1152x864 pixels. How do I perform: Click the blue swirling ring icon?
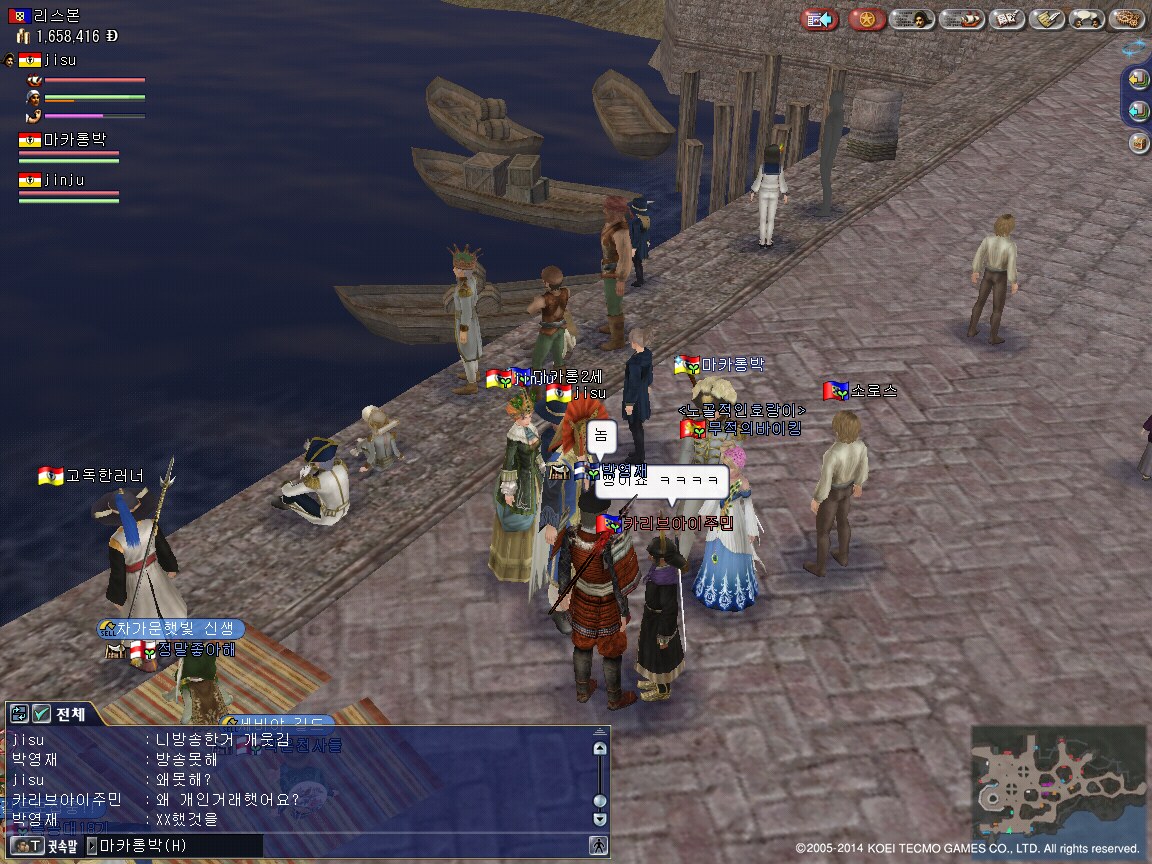tap(1136, 47)
